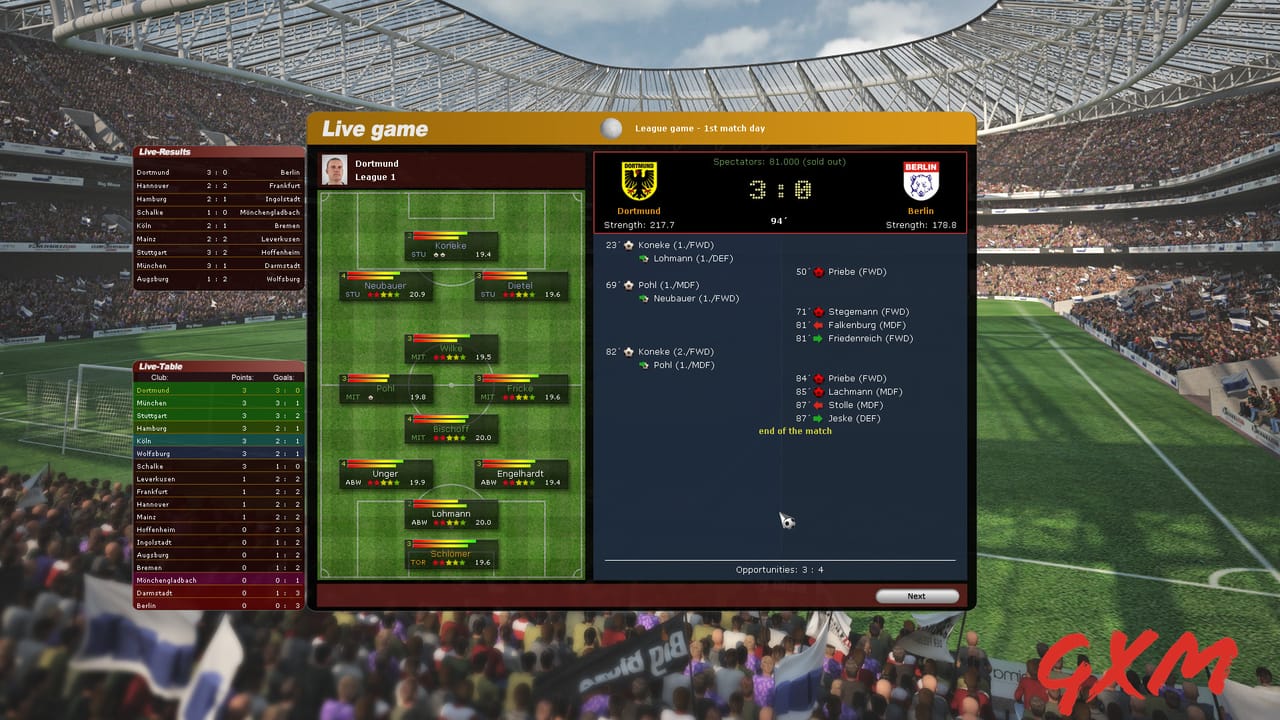Click the green substitution arrow next to Lohmann
Image resolution: width=1280 pixels, height=720 pixels.
pos(644,258)
